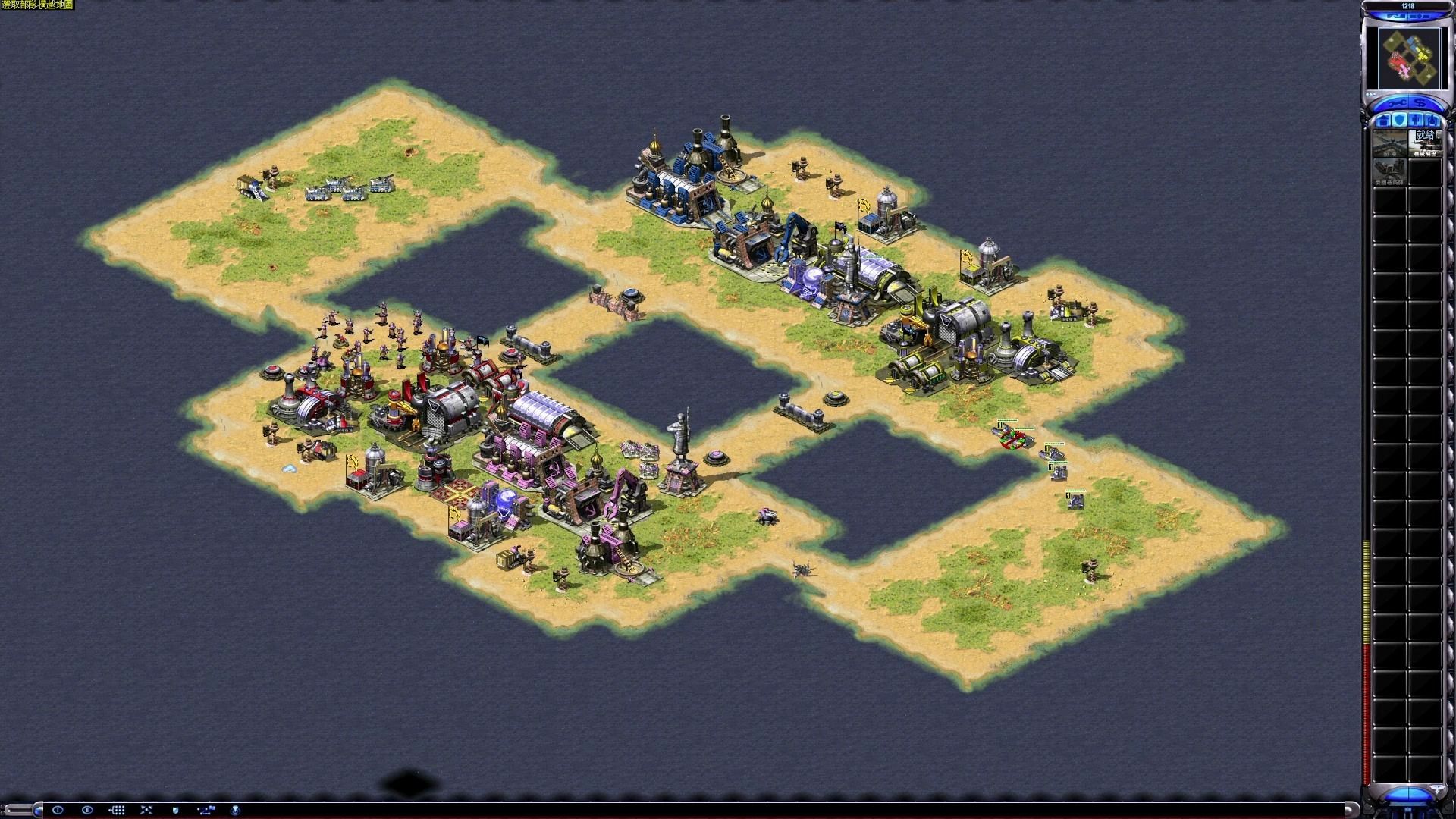Viewport: 1456px width, 819px height.
Task: Select the greyed wall cameo beside the ready item
Action: [1389, 143]
